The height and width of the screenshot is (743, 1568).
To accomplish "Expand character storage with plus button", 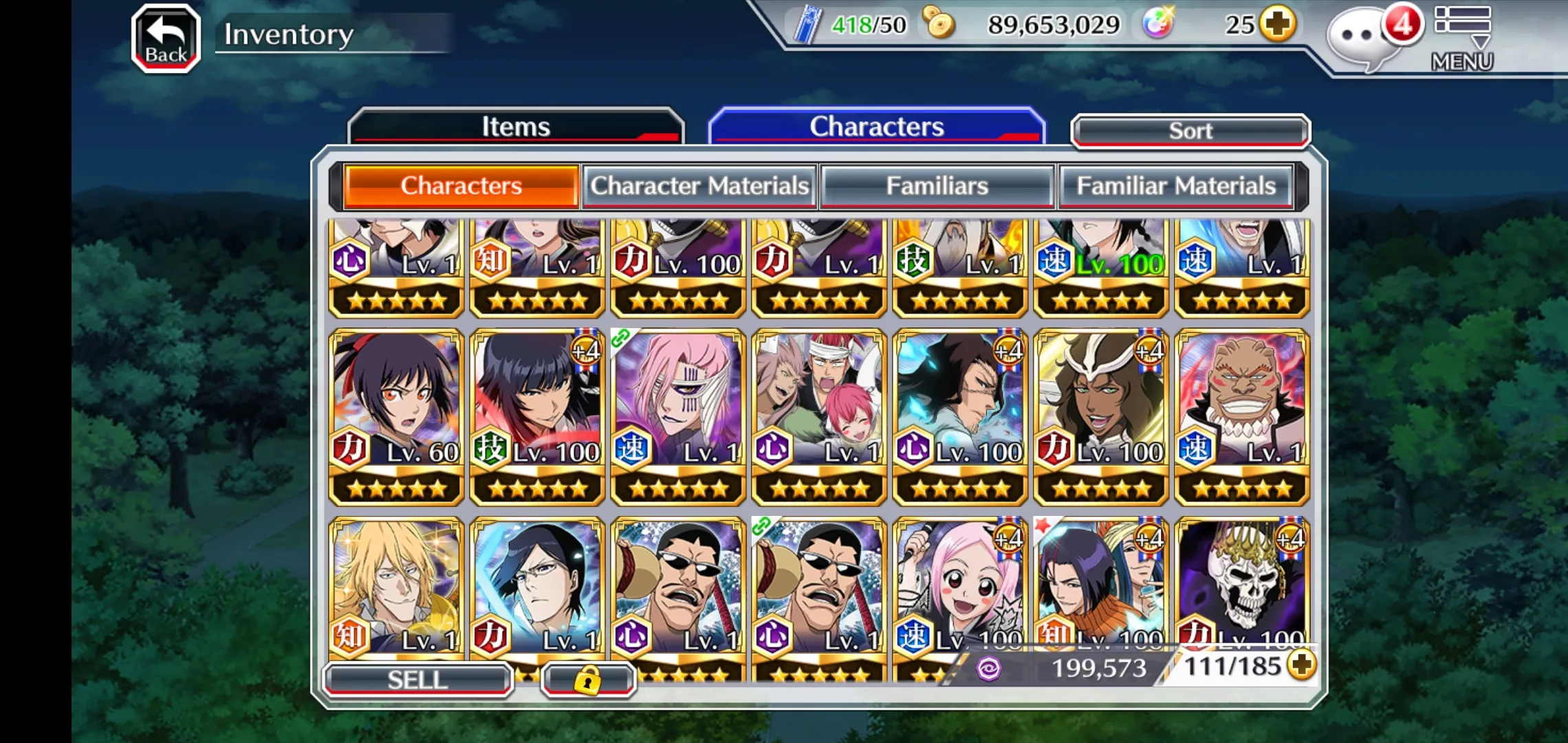I will pyautogui.click(x=1302, y=665).
